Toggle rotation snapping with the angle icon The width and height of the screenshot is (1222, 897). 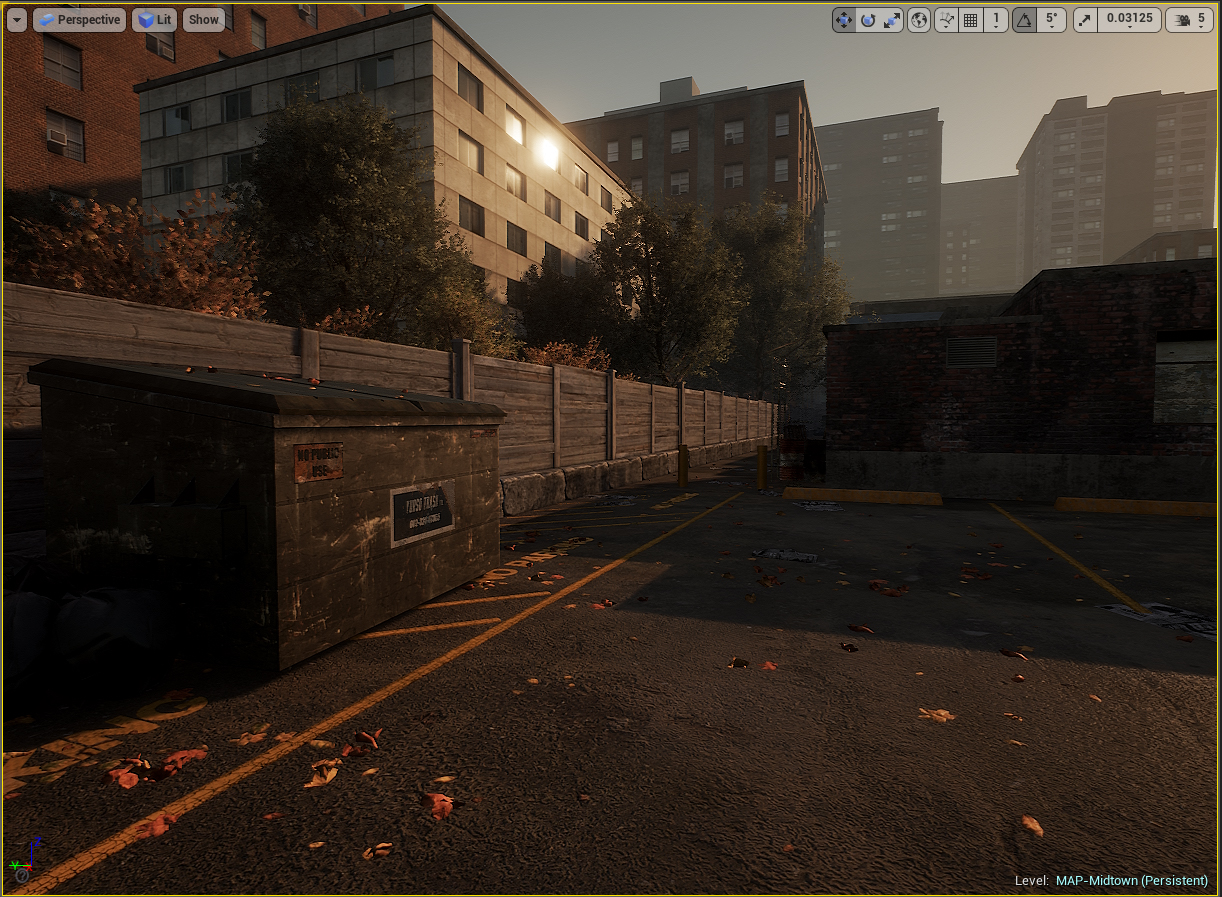pyautogui.click(x=1024, y=20)
